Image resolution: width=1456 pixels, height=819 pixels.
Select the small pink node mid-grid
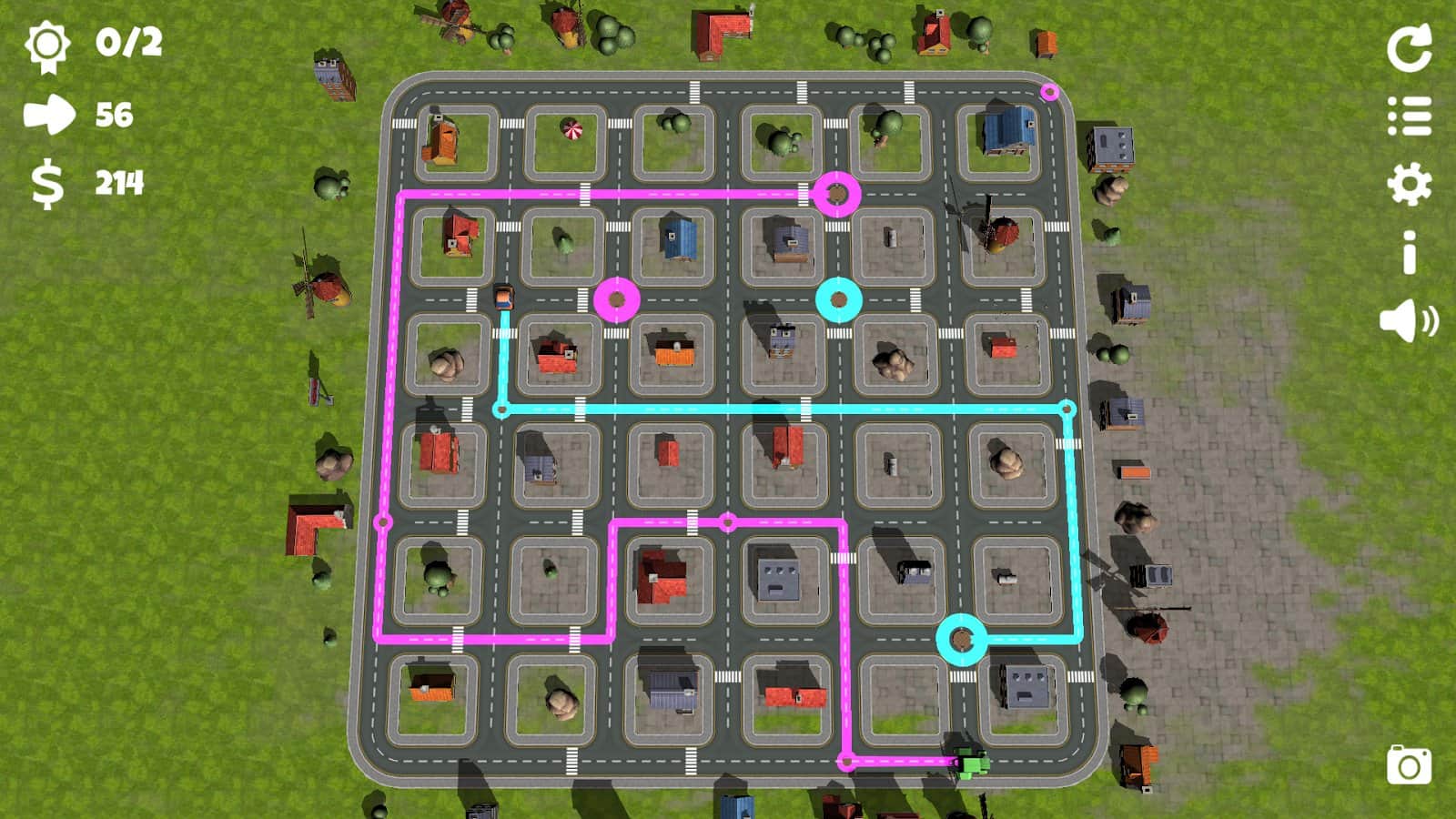[x=726, y=521]
